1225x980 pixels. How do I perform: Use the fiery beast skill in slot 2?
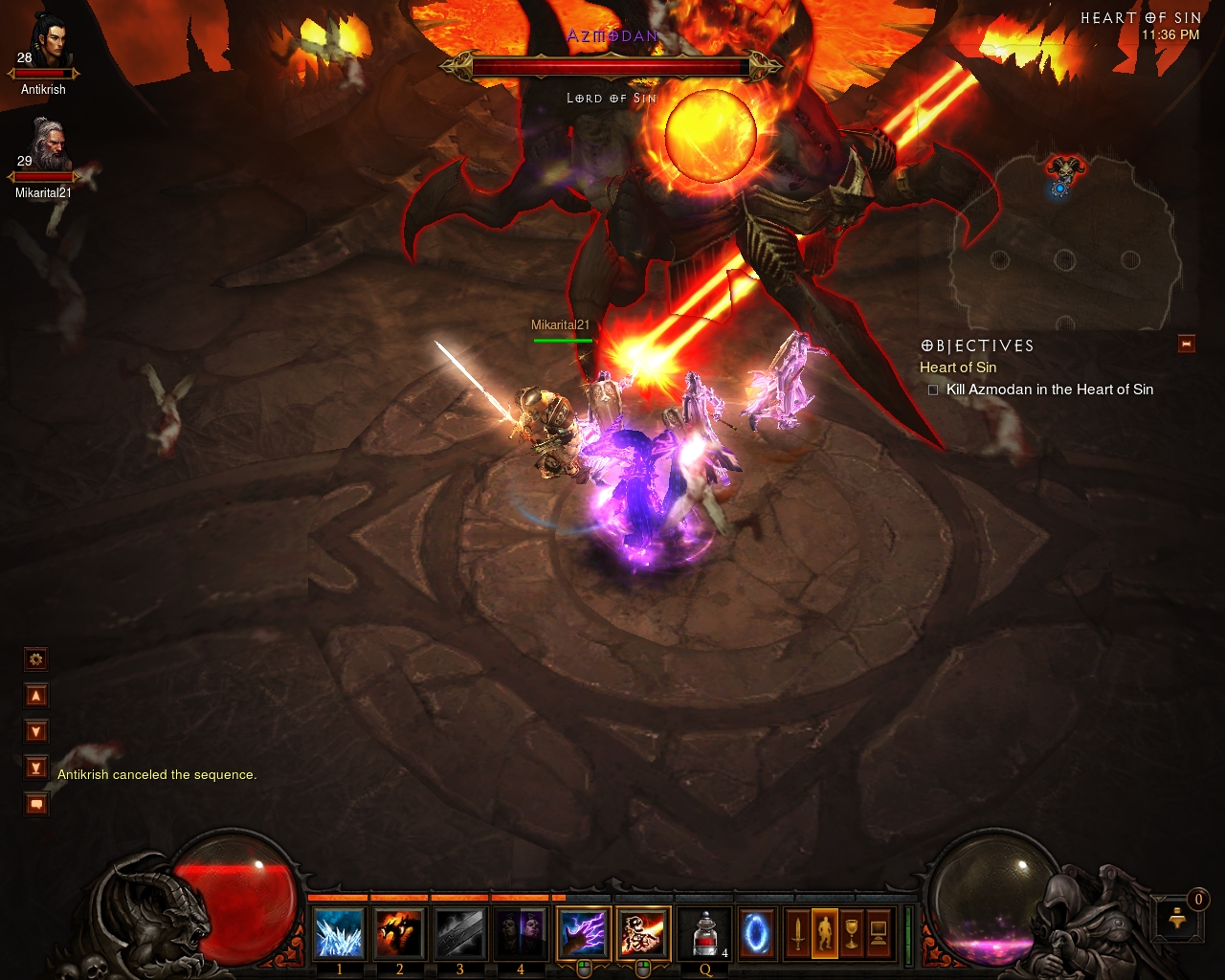(x=400, y=933)
